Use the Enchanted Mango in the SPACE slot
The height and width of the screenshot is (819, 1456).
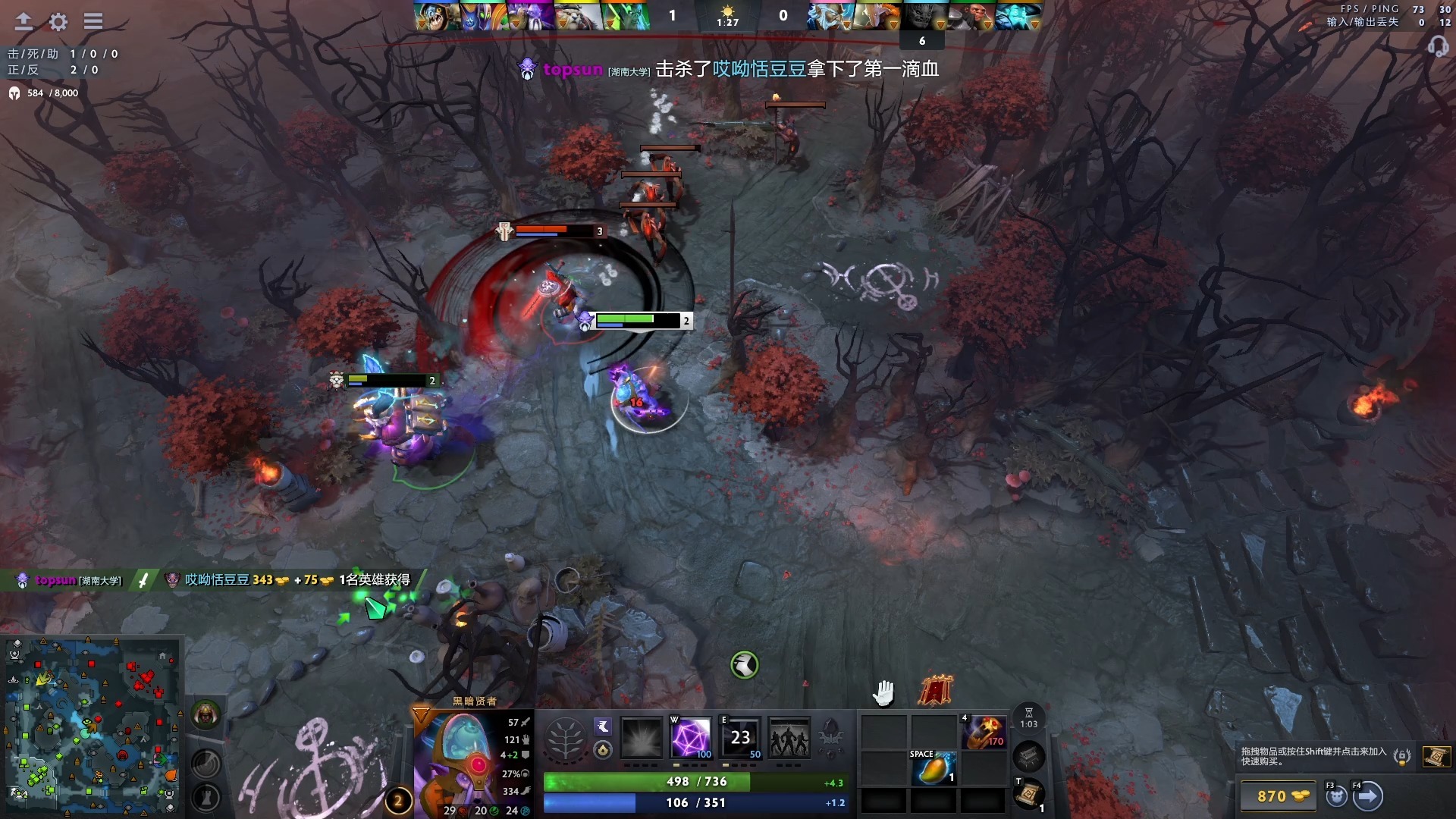[x=935, y=768]
